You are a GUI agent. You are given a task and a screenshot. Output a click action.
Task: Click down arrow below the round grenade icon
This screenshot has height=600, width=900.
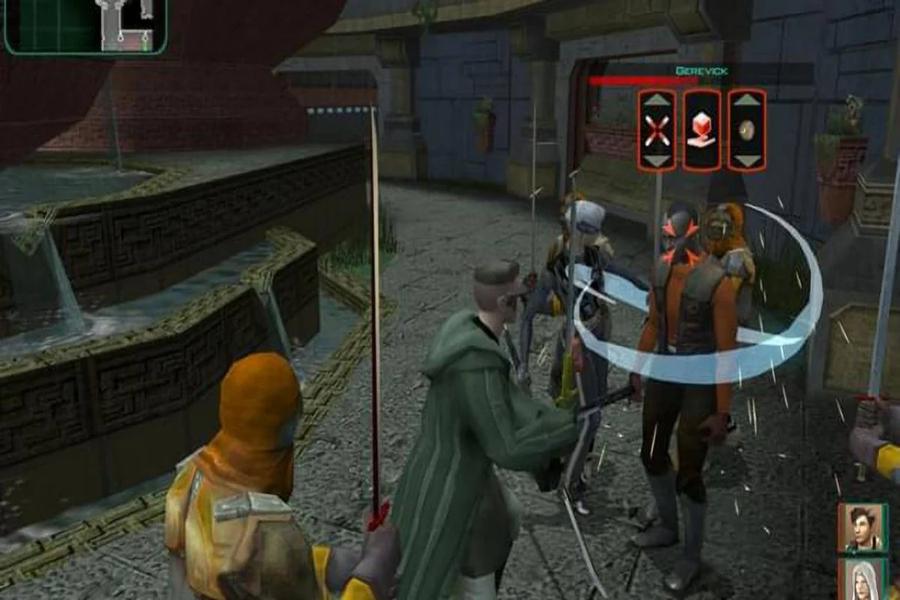(747, 160)
